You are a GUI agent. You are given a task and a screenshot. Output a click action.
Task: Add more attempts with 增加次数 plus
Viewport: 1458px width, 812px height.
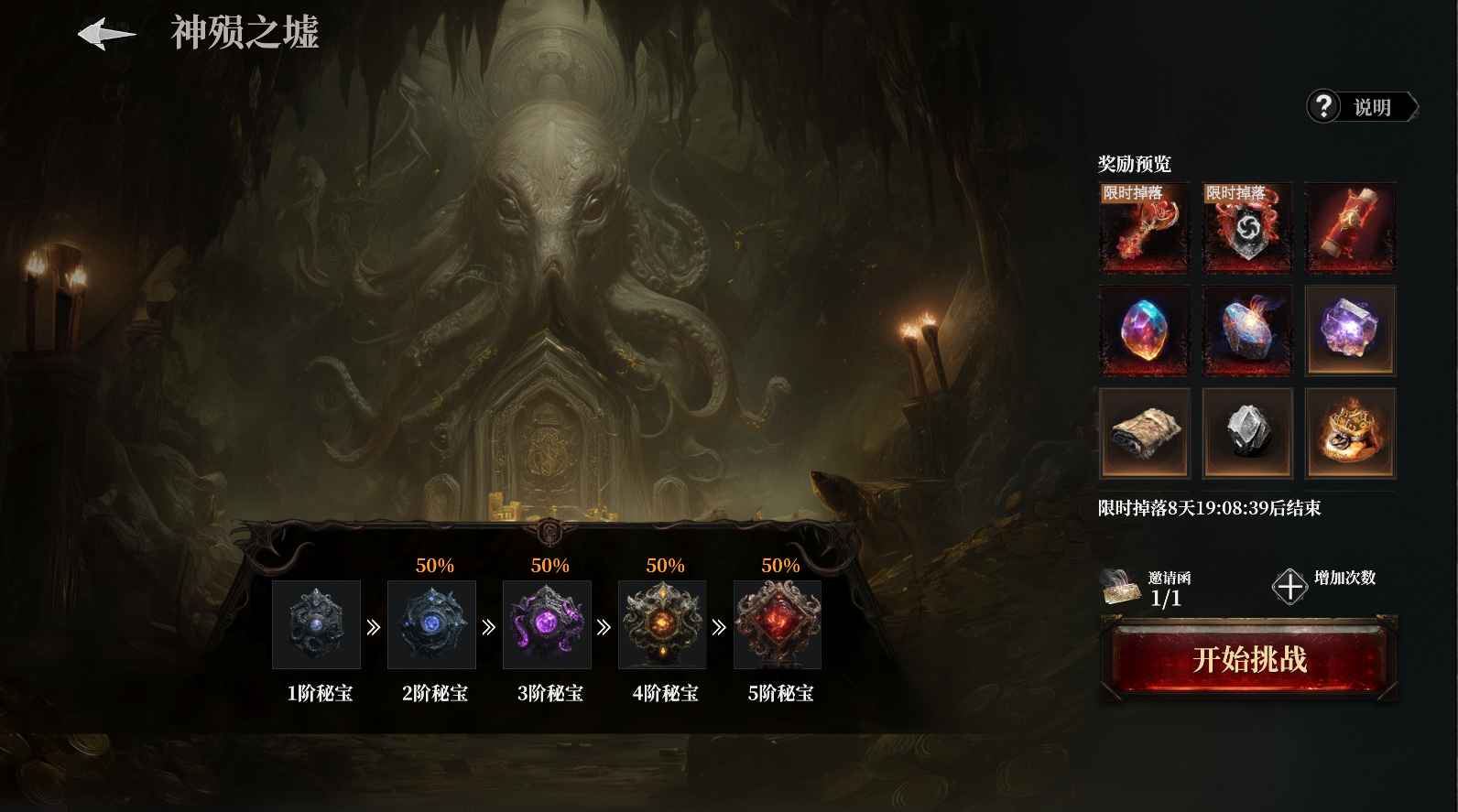(x=1289, y=586)
